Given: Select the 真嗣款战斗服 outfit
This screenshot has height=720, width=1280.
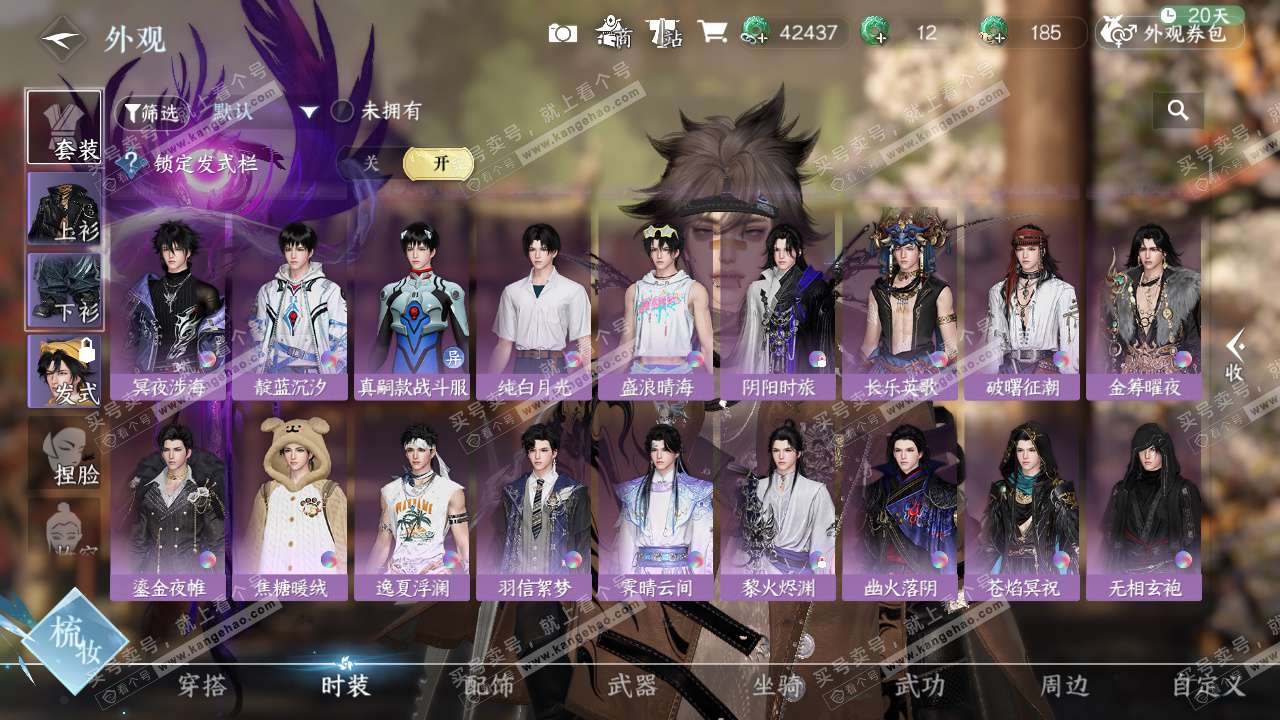Looking at the screenshot, I should [x=412, y=305].
